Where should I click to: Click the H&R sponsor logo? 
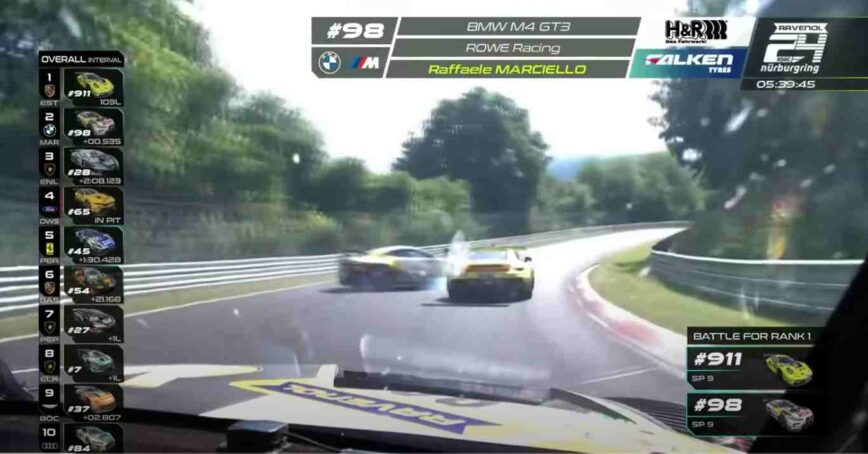click(695, 31)
